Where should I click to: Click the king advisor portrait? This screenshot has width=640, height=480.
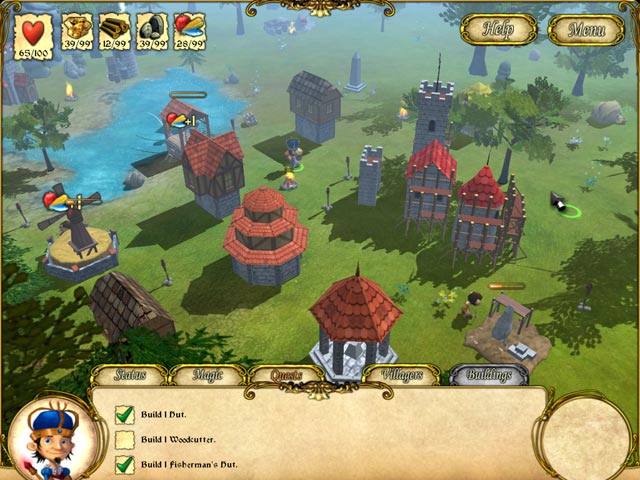[x=50, y=437]
